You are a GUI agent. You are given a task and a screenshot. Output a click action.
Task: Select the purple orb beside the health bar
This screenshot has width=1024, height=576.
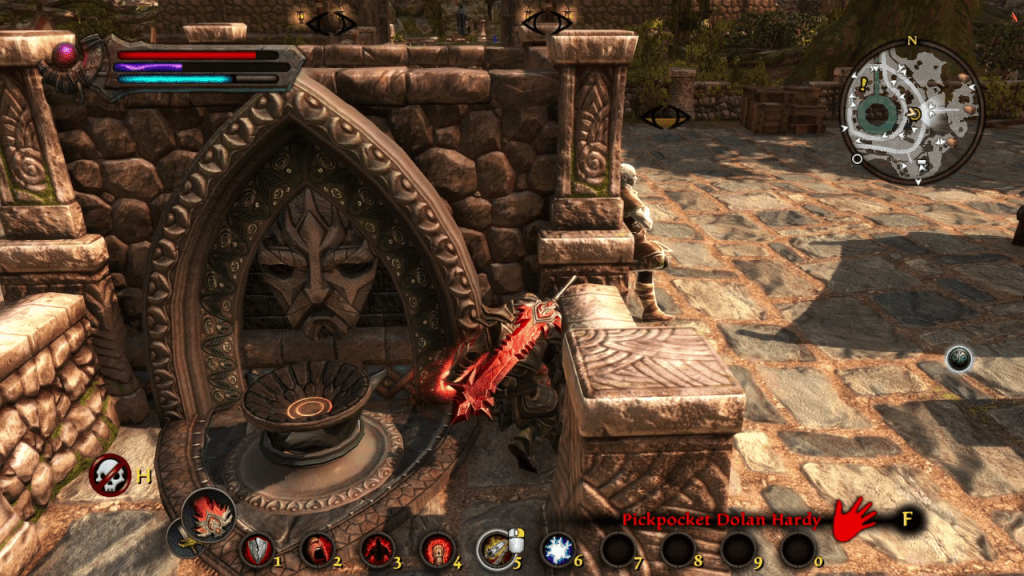point(69,55)
